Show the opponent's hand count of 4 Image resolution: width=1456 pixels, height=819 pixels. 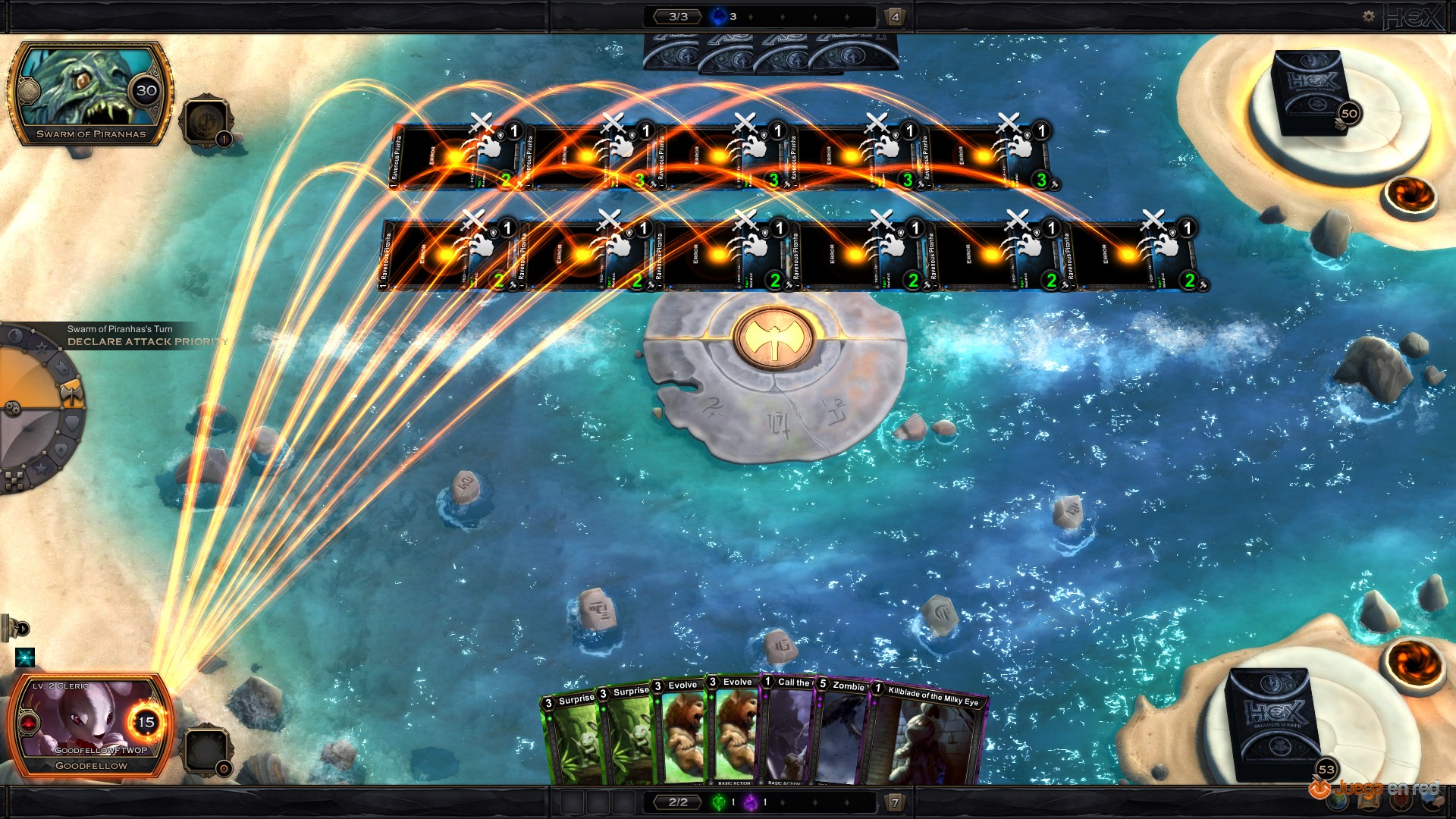click(895, 17)
